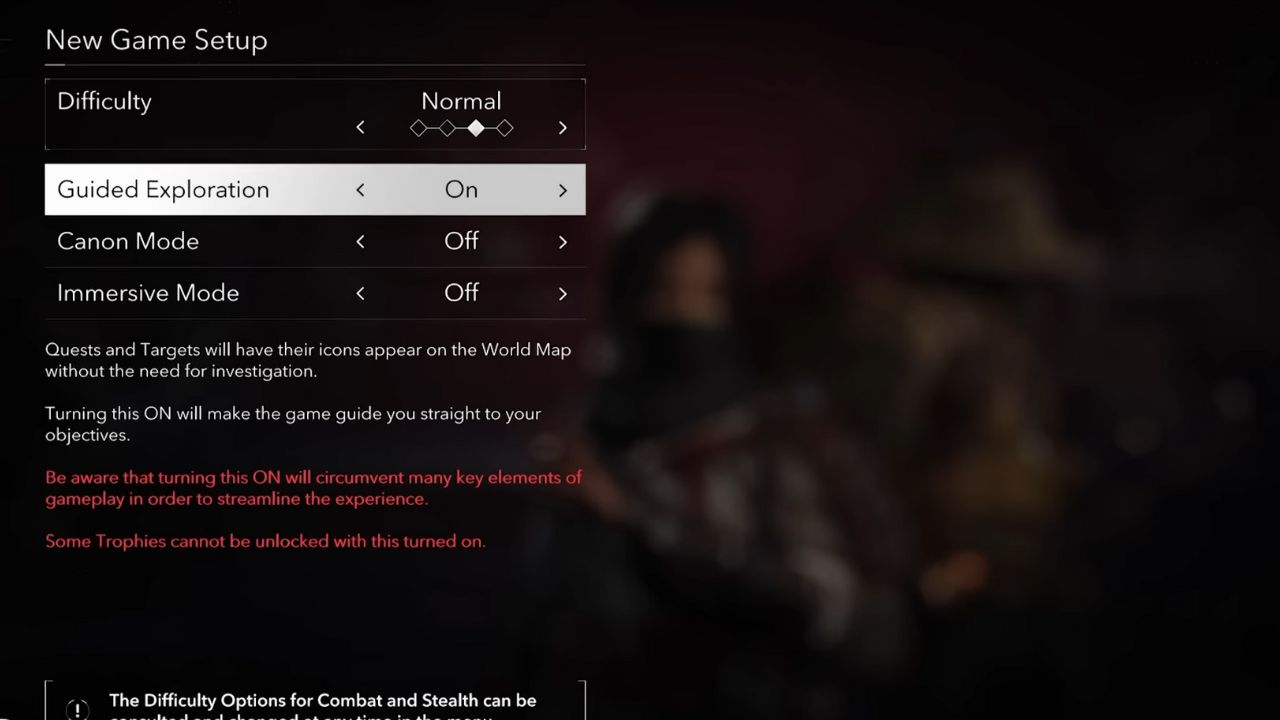Click Canon Mode's left arrow

point(360,241)
